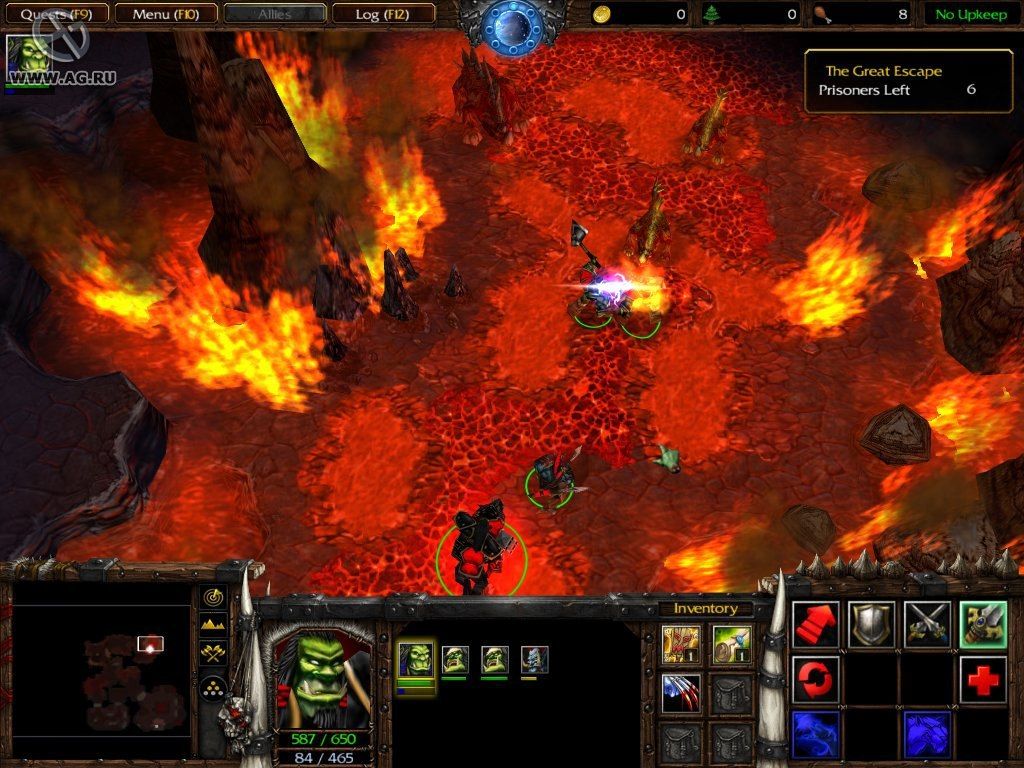Viewport: 1024px width, 768px height.
Task: Activate the minimap signal ping button
Action: [x=213, y=597]
